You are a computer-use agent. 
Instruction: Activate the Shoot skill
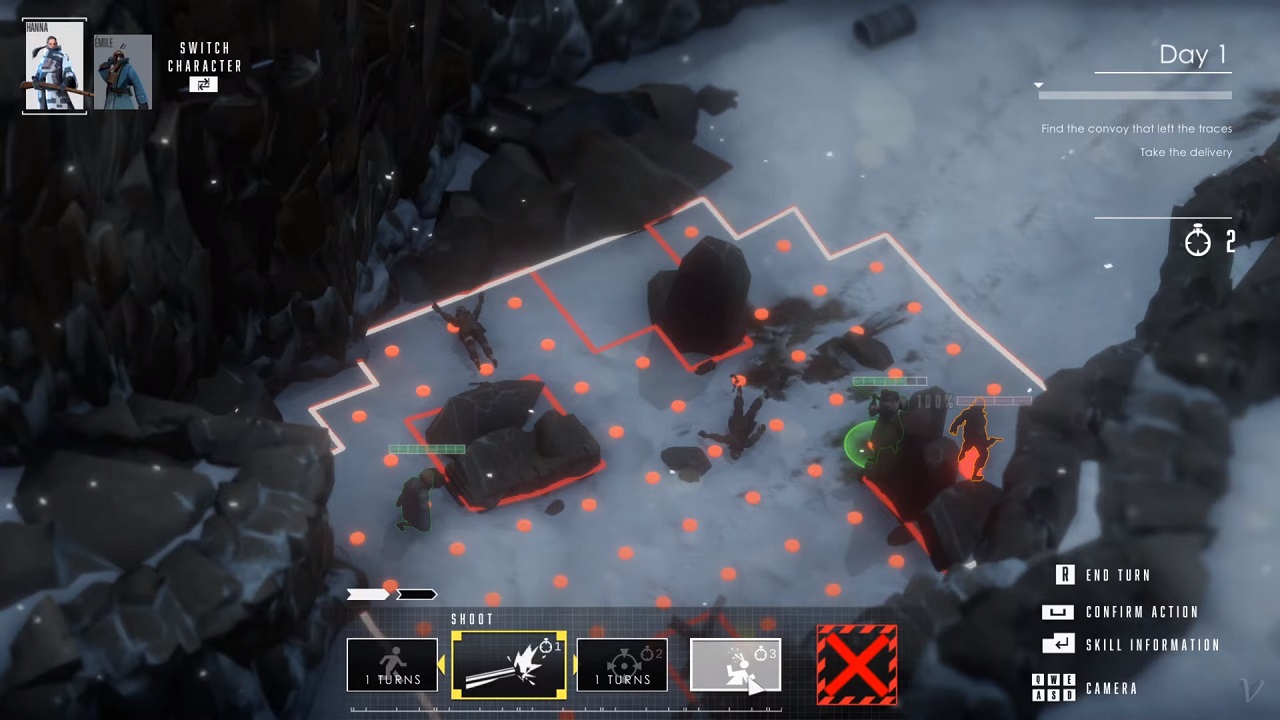(509, 665)
